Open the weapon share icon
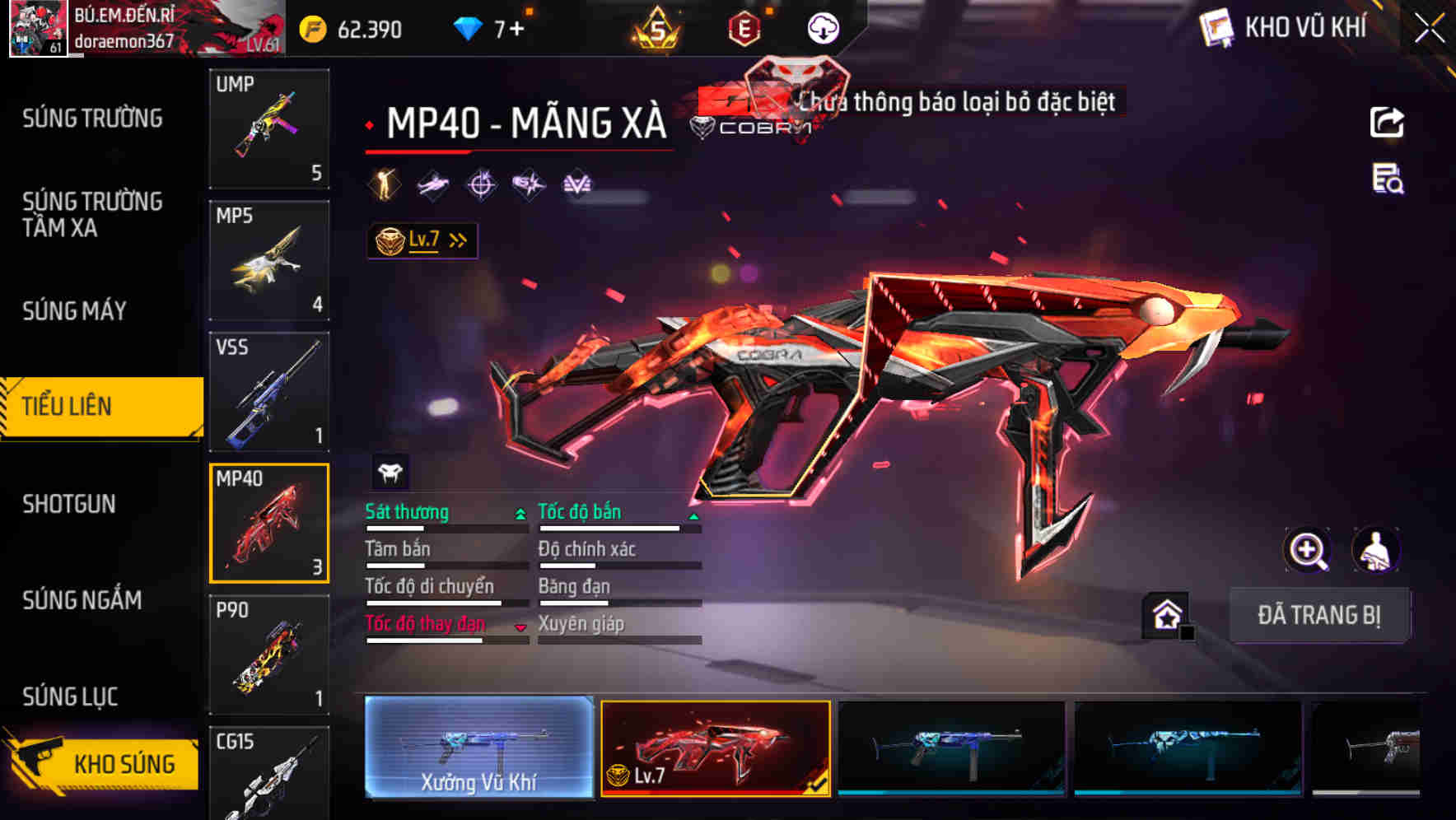 [1388, 122]
